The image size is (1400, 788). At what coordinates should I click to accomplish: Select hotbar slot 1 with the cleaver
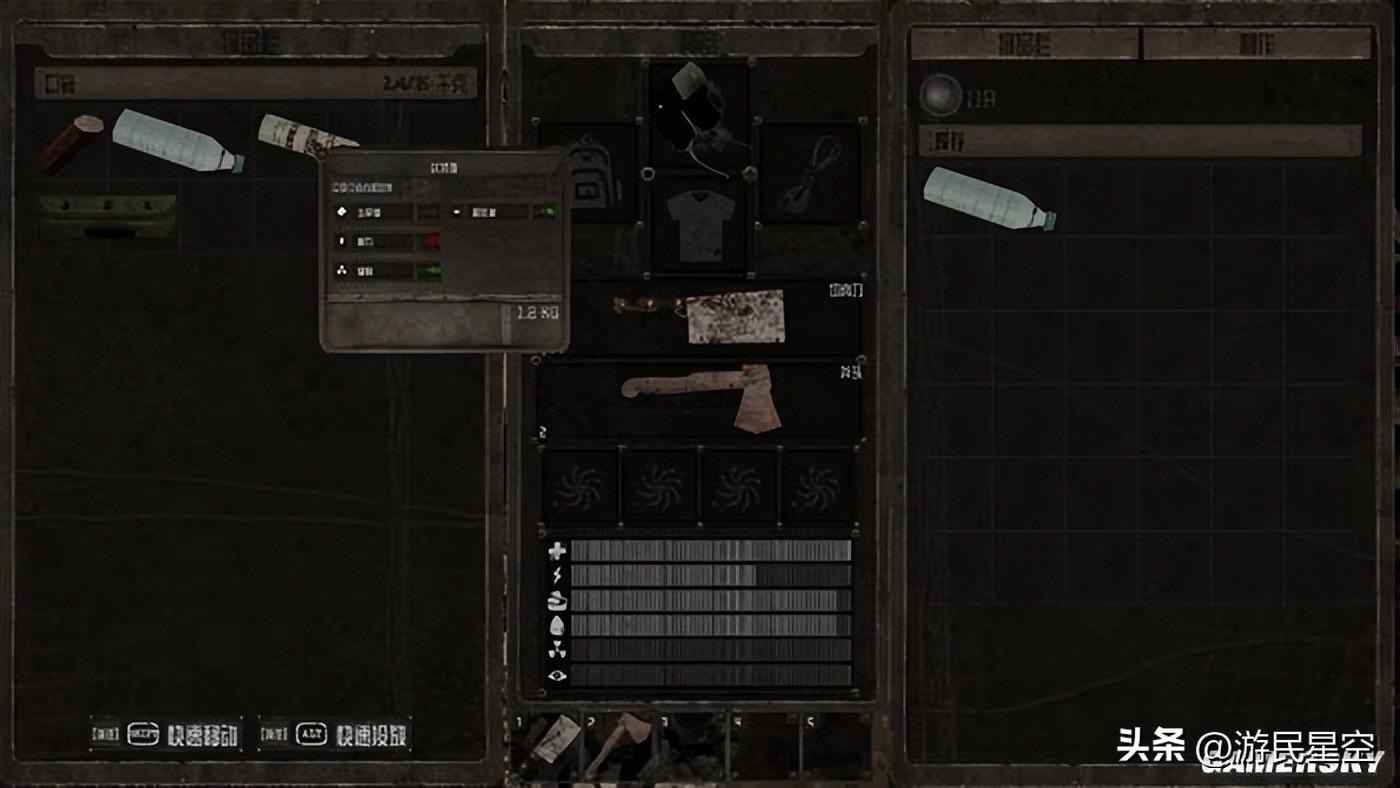coord(552,745)
